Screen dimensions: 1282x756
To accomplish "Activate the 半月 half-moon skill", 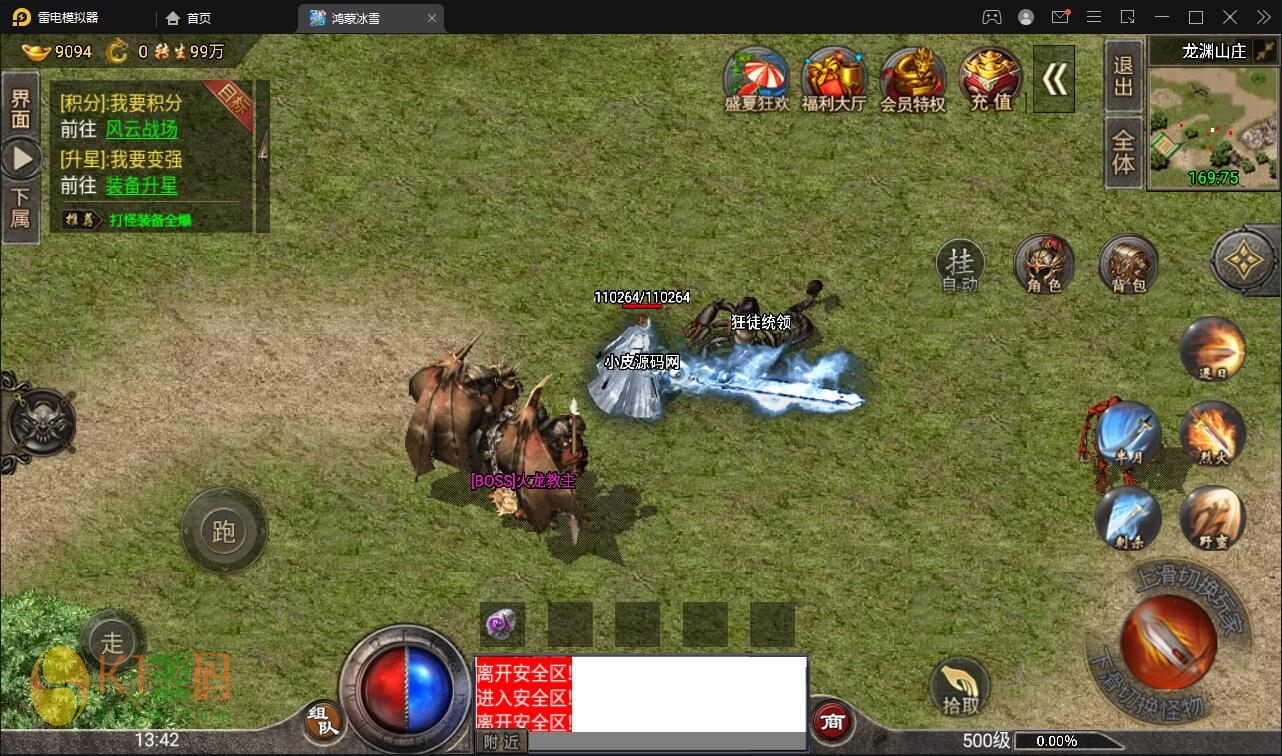I will (1128, 433).
